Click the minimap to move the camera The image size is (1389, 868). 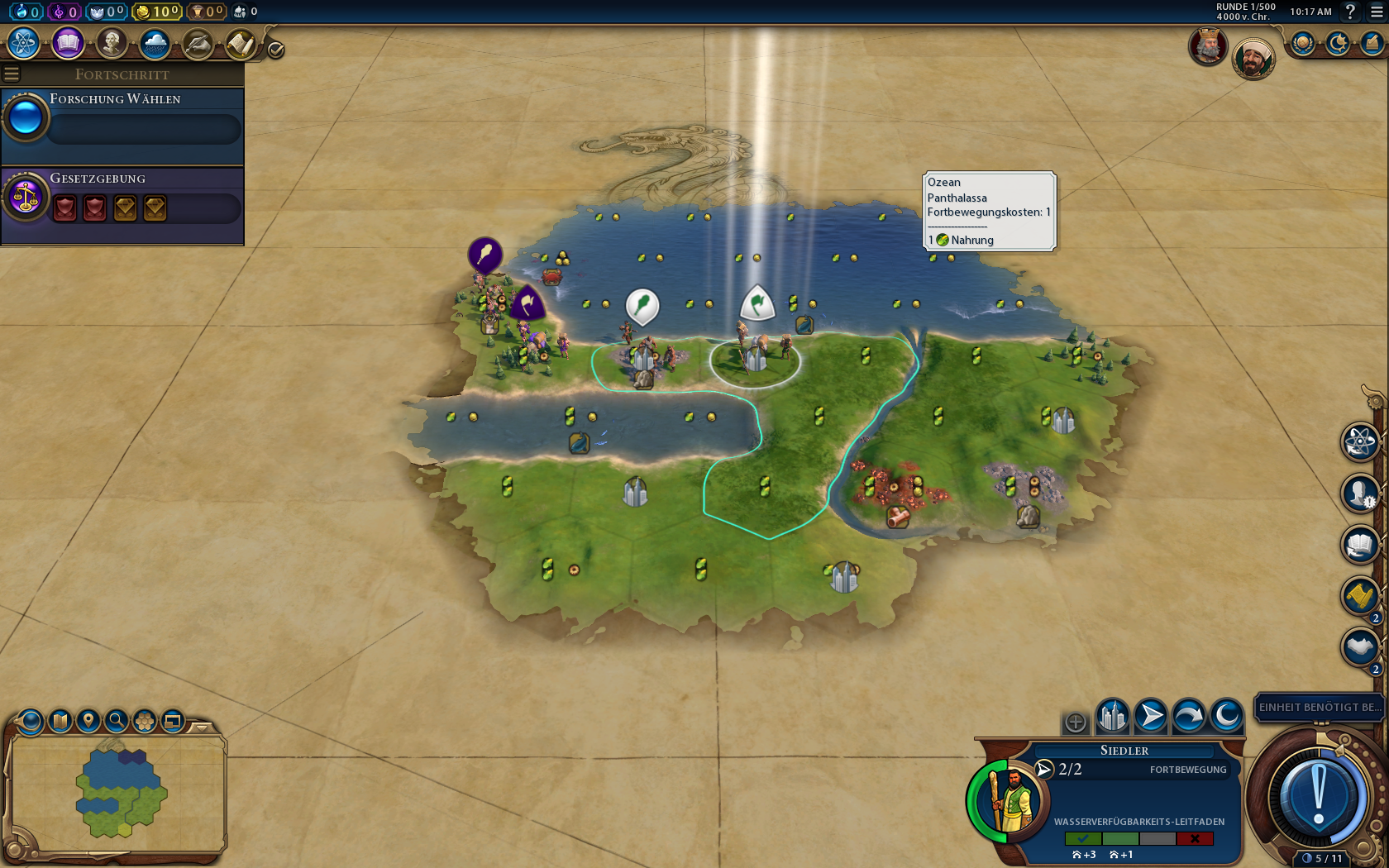click(120, 794)
